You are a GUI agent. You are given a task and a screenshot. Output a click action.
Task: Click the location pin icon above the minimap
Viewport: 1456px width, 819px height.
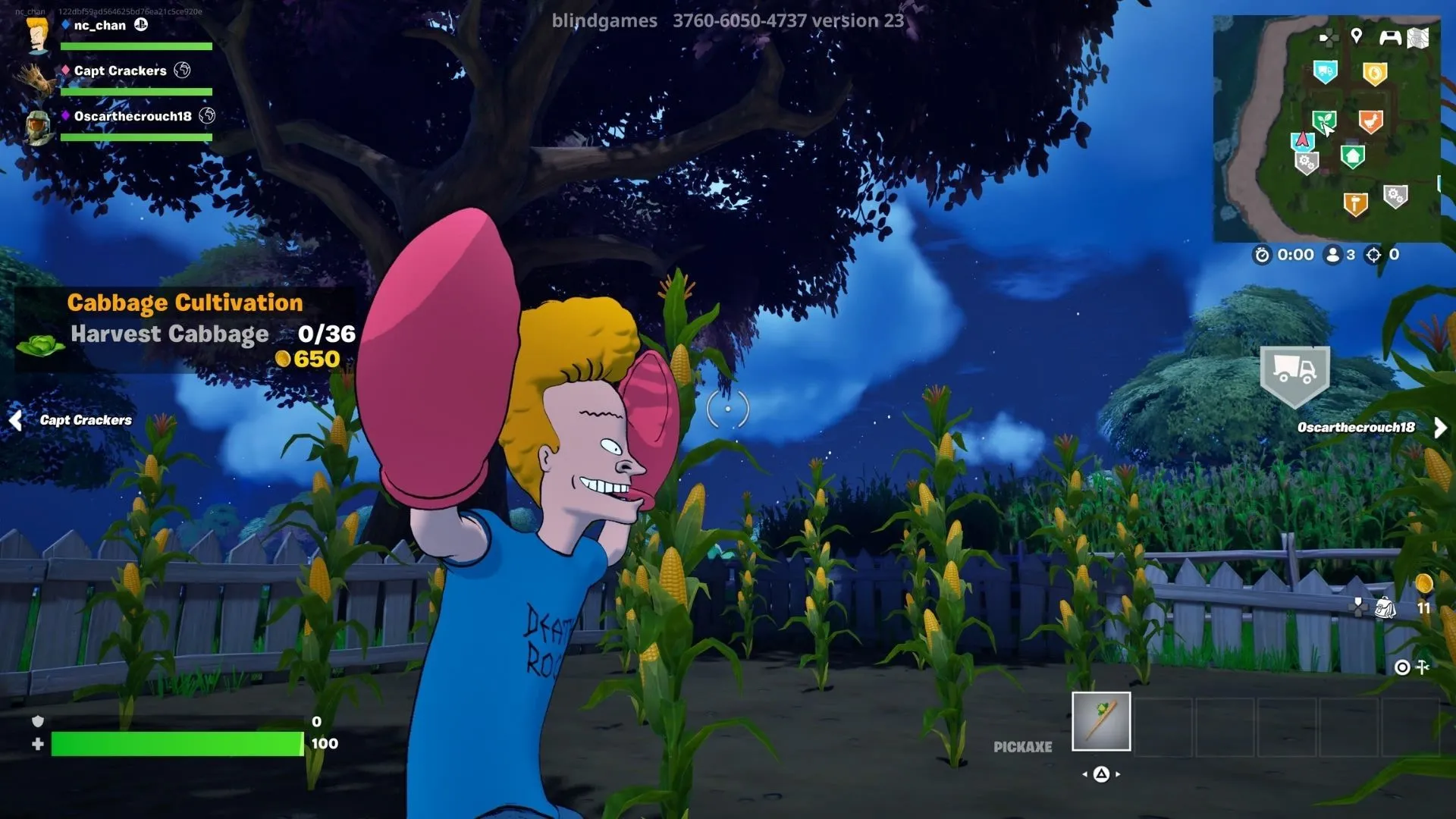pos(1357,36)
